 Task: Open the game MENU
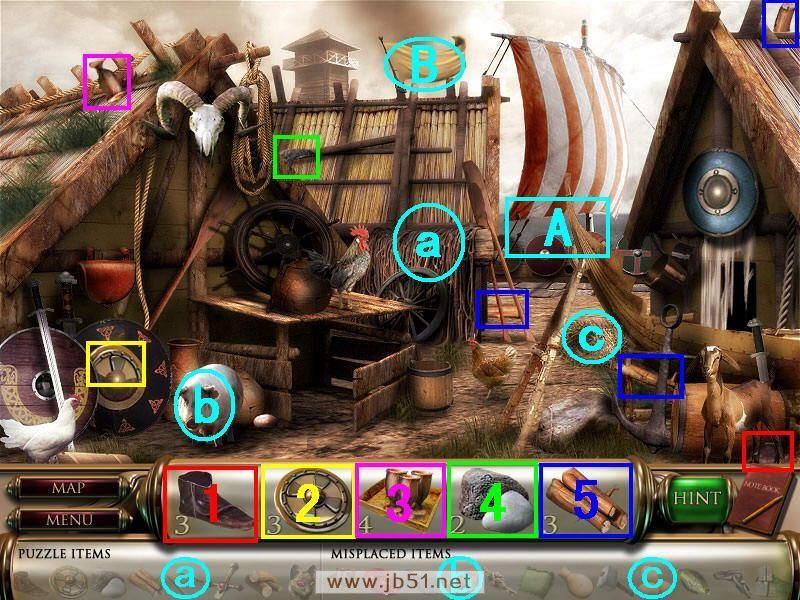pos(67,519)
